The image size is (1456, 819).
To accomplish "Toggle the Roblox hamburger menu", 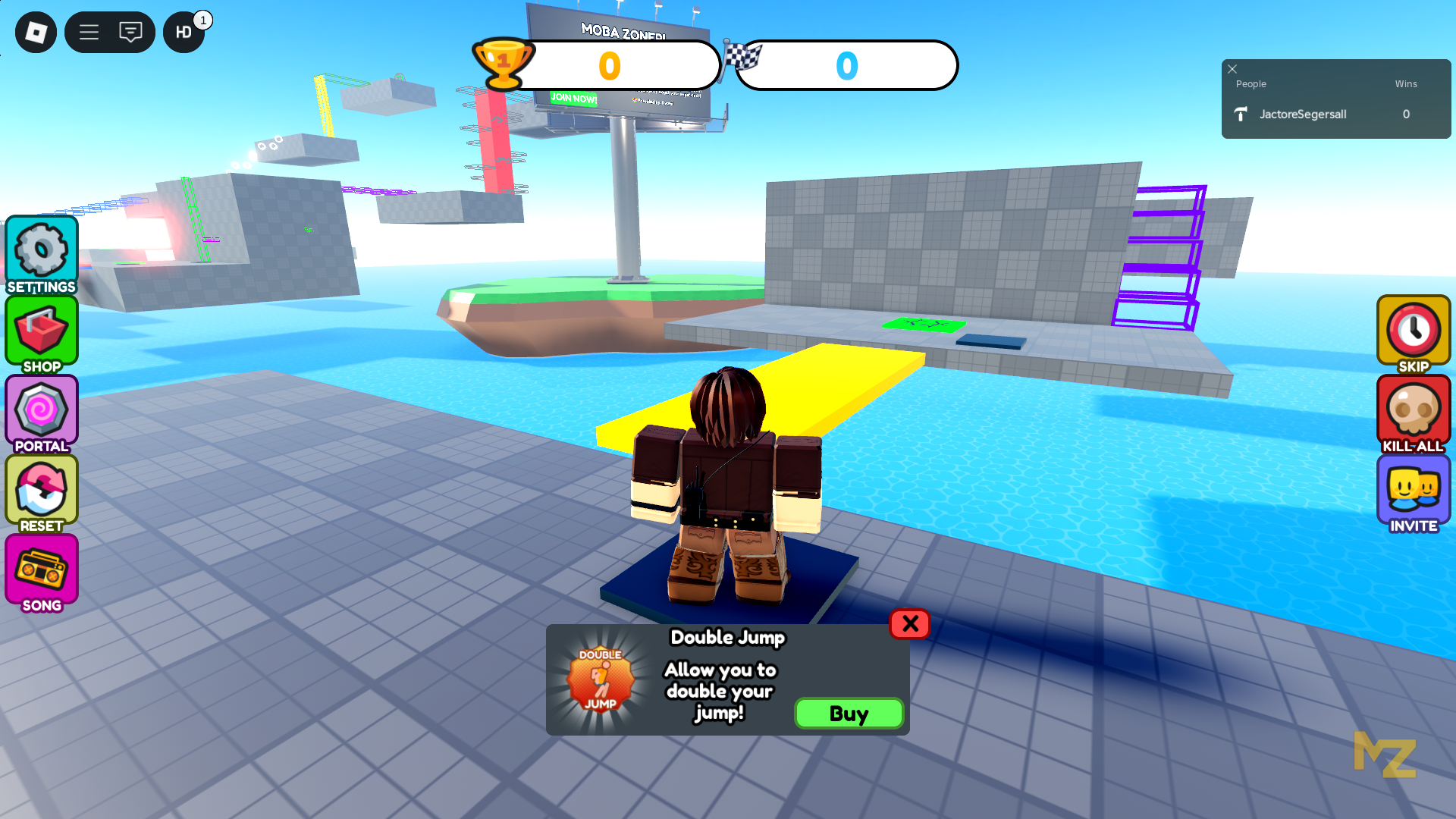I will (89, 32).
